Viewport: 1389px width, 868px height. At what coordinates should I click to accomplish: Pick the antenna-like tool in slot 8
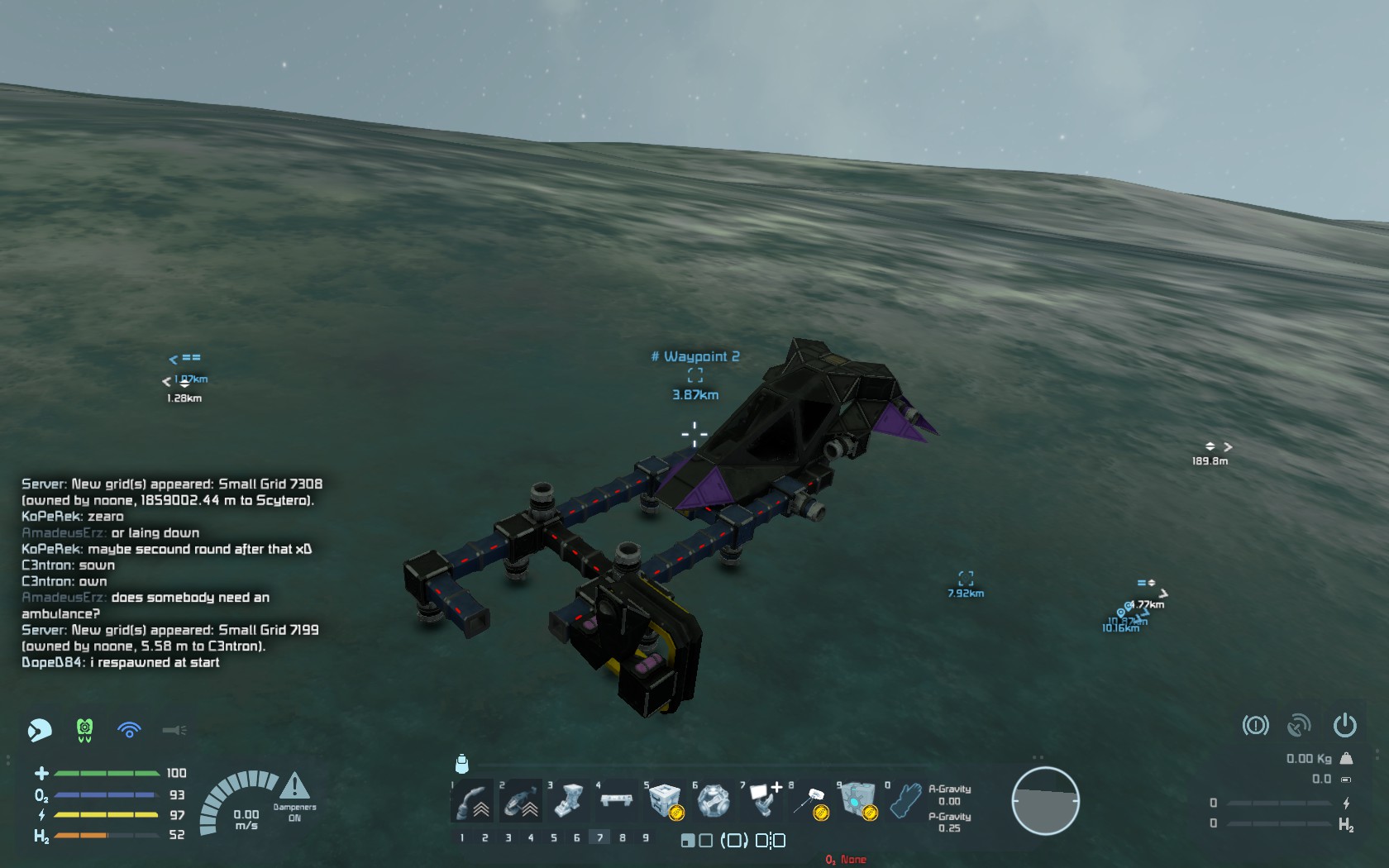[x=809, y=800]
